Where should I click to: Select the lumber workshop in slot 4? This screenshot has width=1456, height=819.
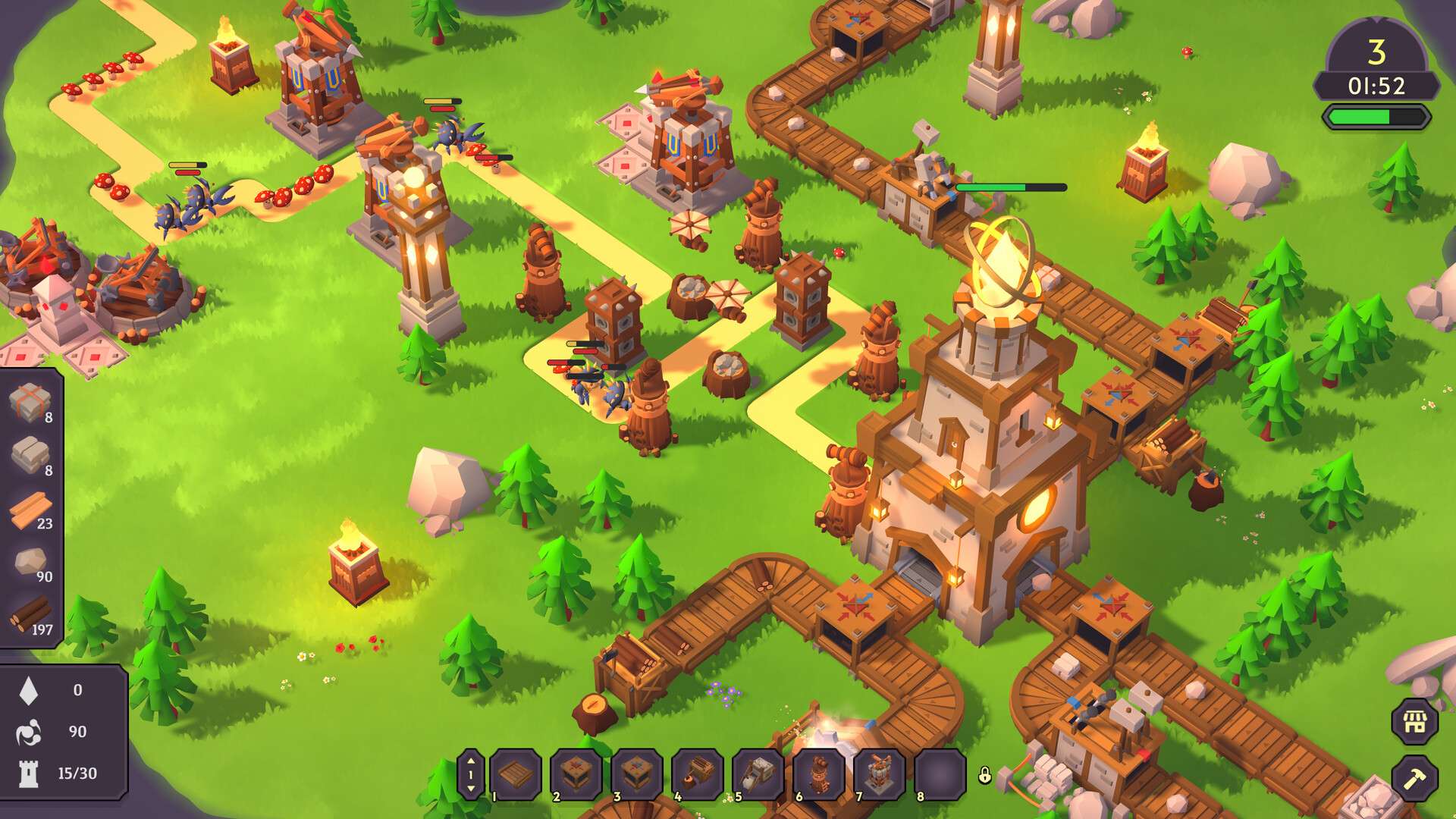698,774
